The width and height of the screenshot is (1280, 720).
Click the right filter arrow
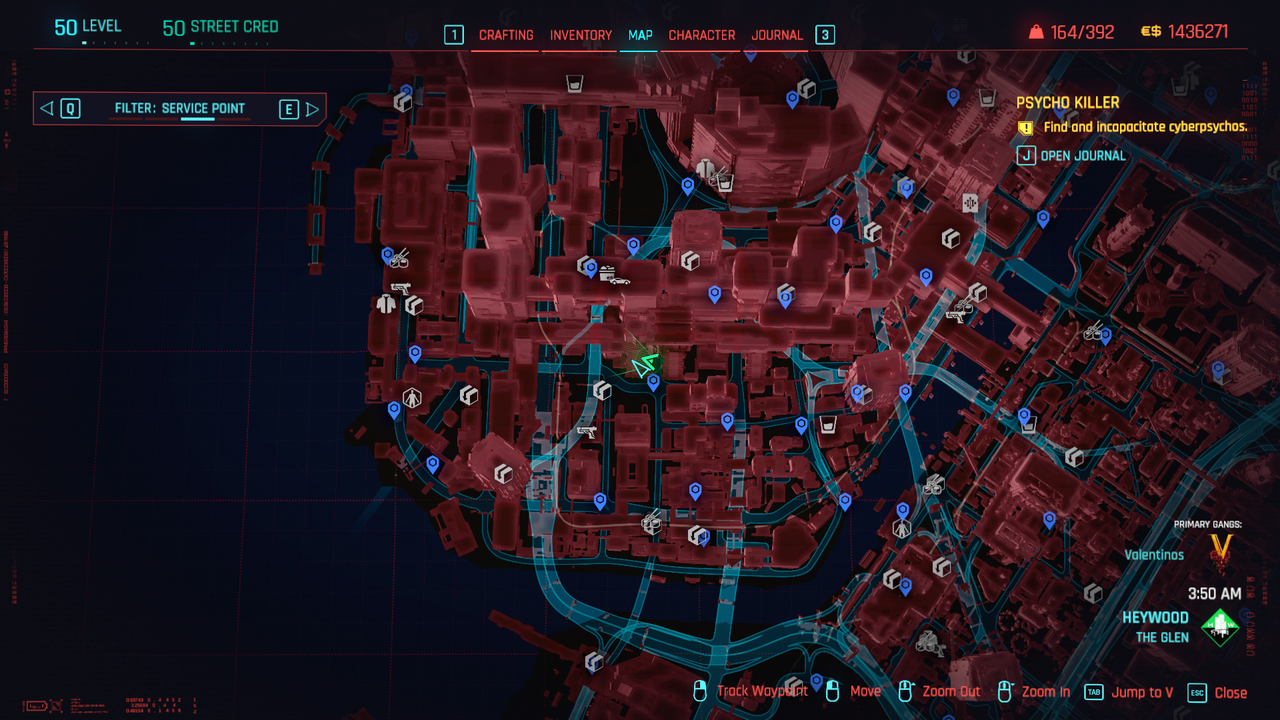pyautogui.click(x=312, y=109)
